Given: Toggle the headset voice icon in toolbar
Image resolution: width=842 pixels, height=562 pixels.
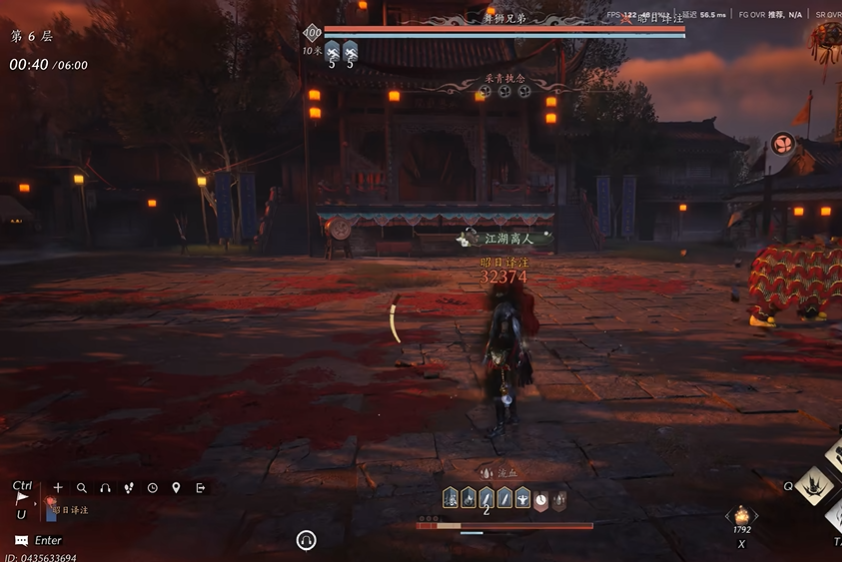Looking at the screenshot, I should pos(105,488).
